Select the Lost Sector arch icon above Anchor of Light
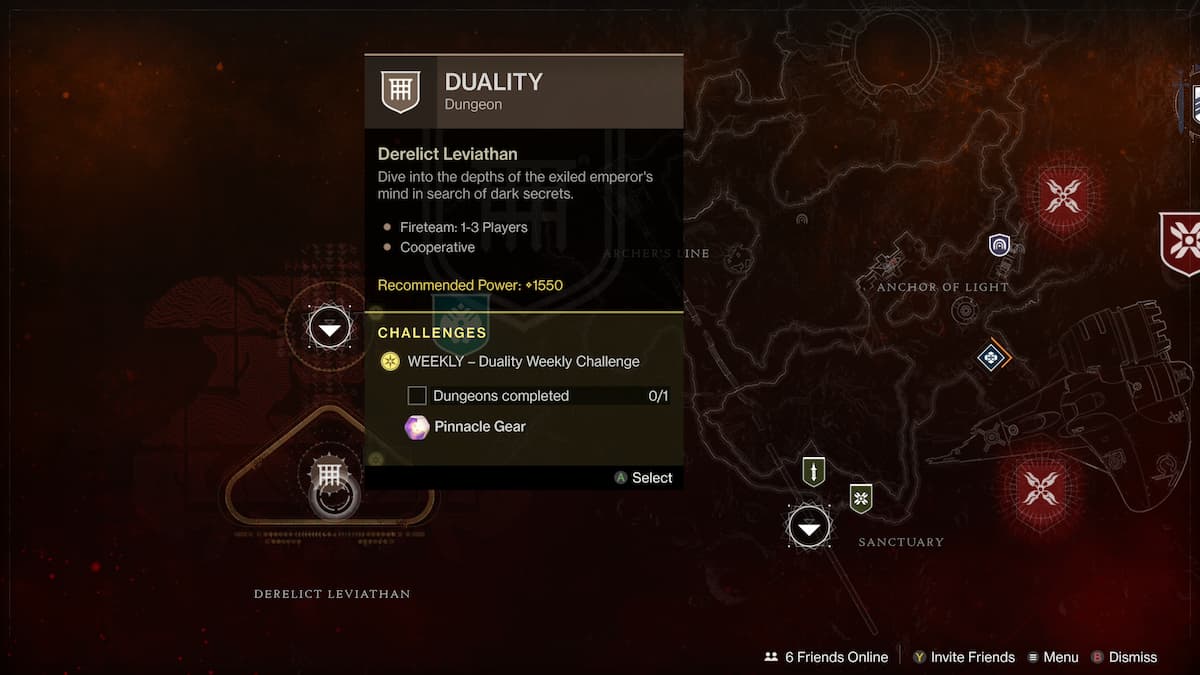 (x=999, y=245)
